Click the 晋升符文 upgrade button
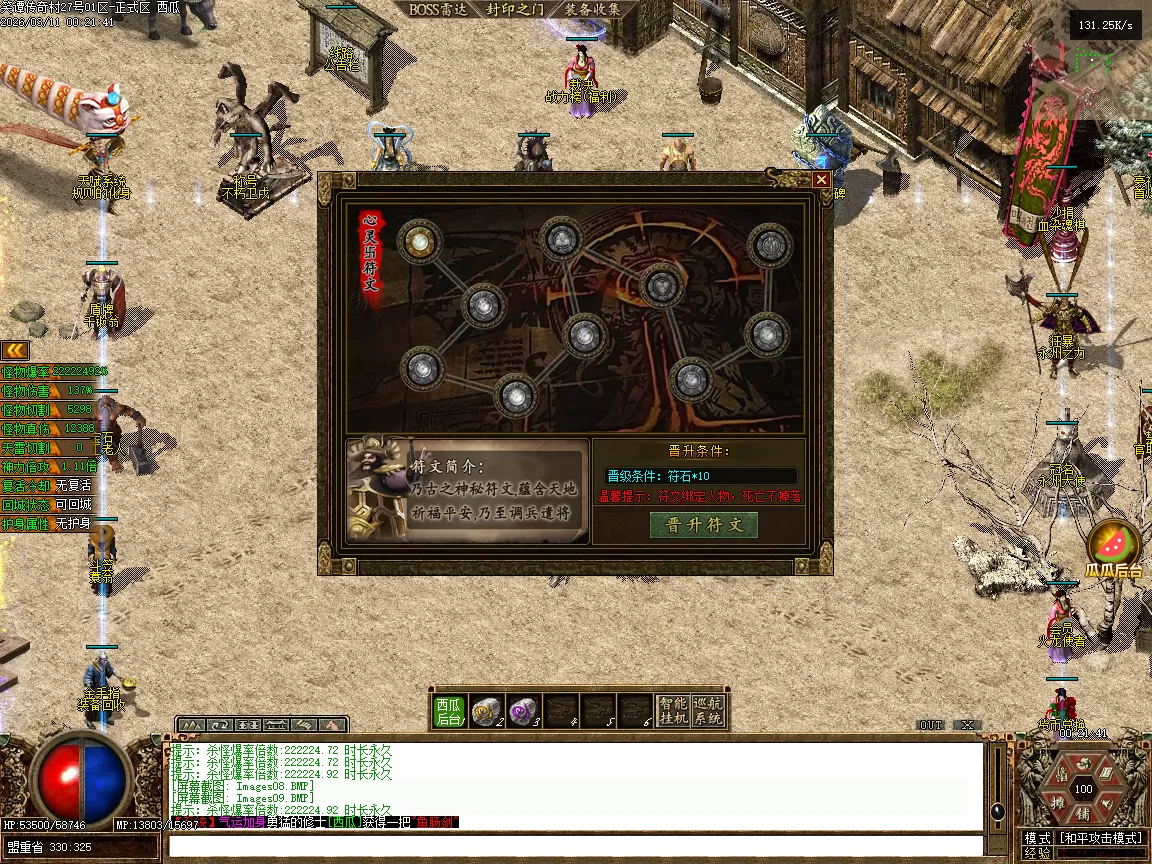Image resolution: width=1152 pixels, height=864 pixels. click(704, 525)
